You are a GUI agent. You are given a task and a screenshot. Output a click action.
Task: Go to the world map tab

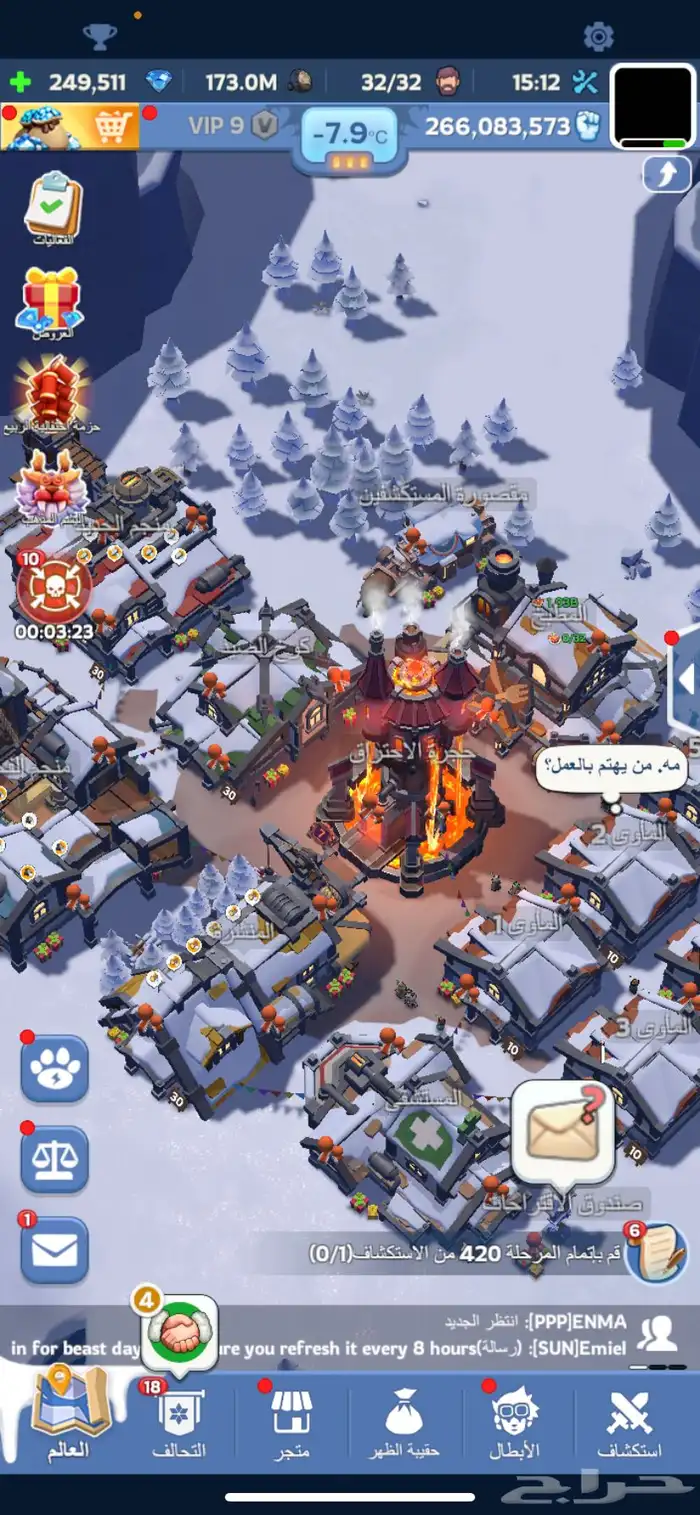click(x=68, y=1415)
